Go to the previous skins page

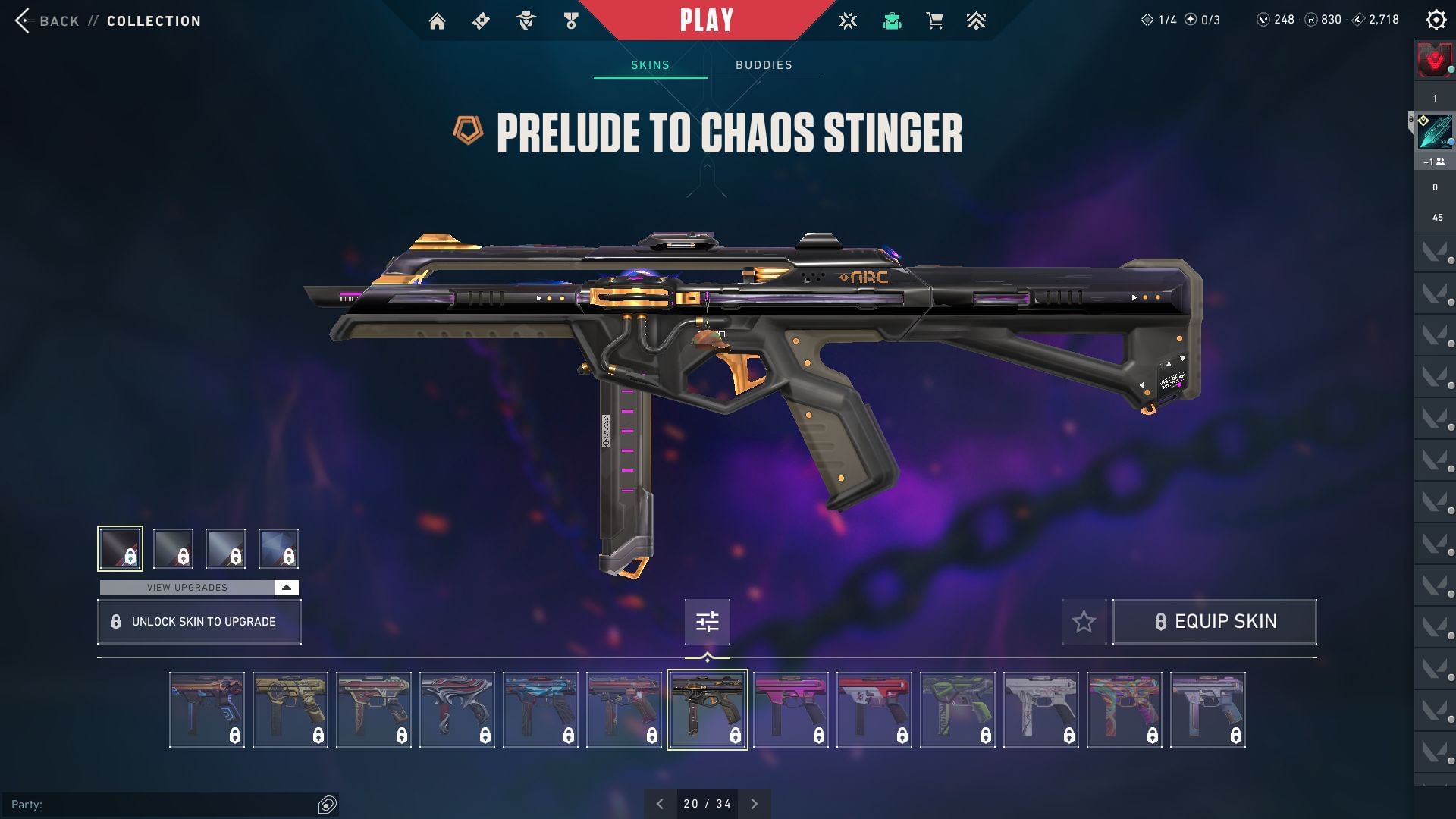(660, 804)
